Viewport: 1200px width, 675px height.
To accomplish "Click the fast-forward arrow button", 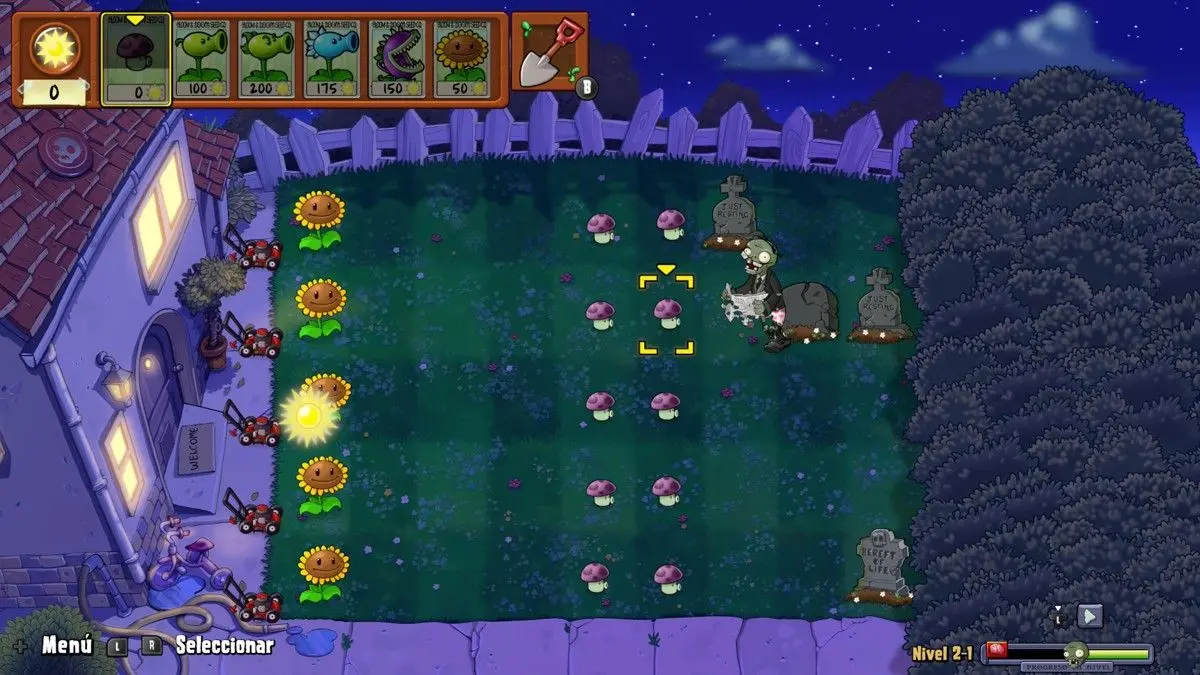I will [1091, 616].
